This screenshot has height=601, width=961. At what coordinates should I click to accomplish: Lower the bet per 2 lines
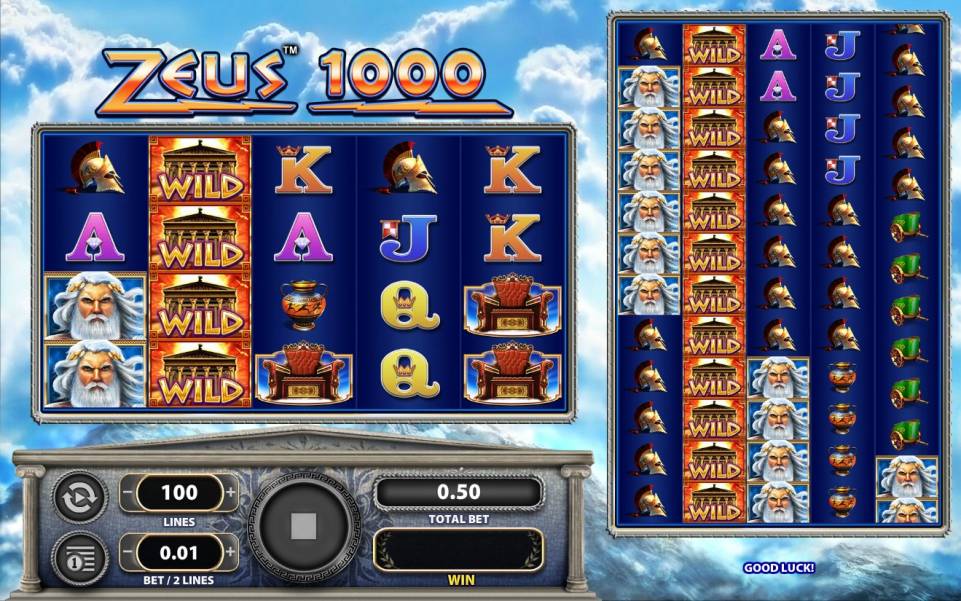coord(127,551)
